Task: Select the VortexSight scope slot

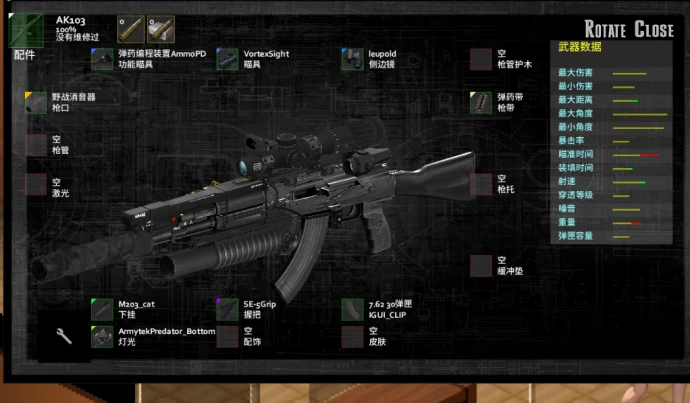Action: tap(227, 59)
